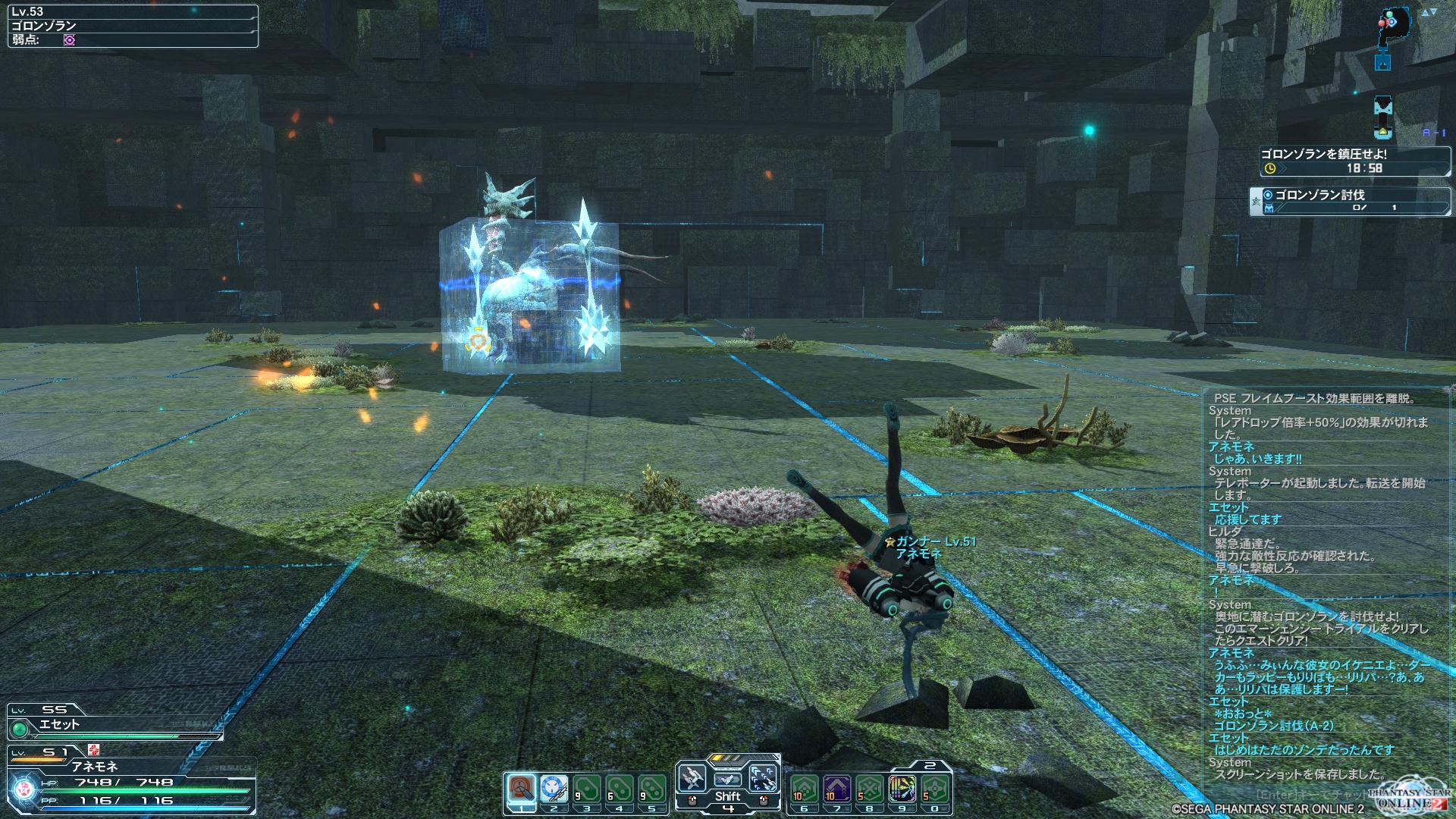The height and width of the screenshot is (819, 1456).
Task: Select the ゴロンゾラン enemy target info panel
Action: (133, 26)
